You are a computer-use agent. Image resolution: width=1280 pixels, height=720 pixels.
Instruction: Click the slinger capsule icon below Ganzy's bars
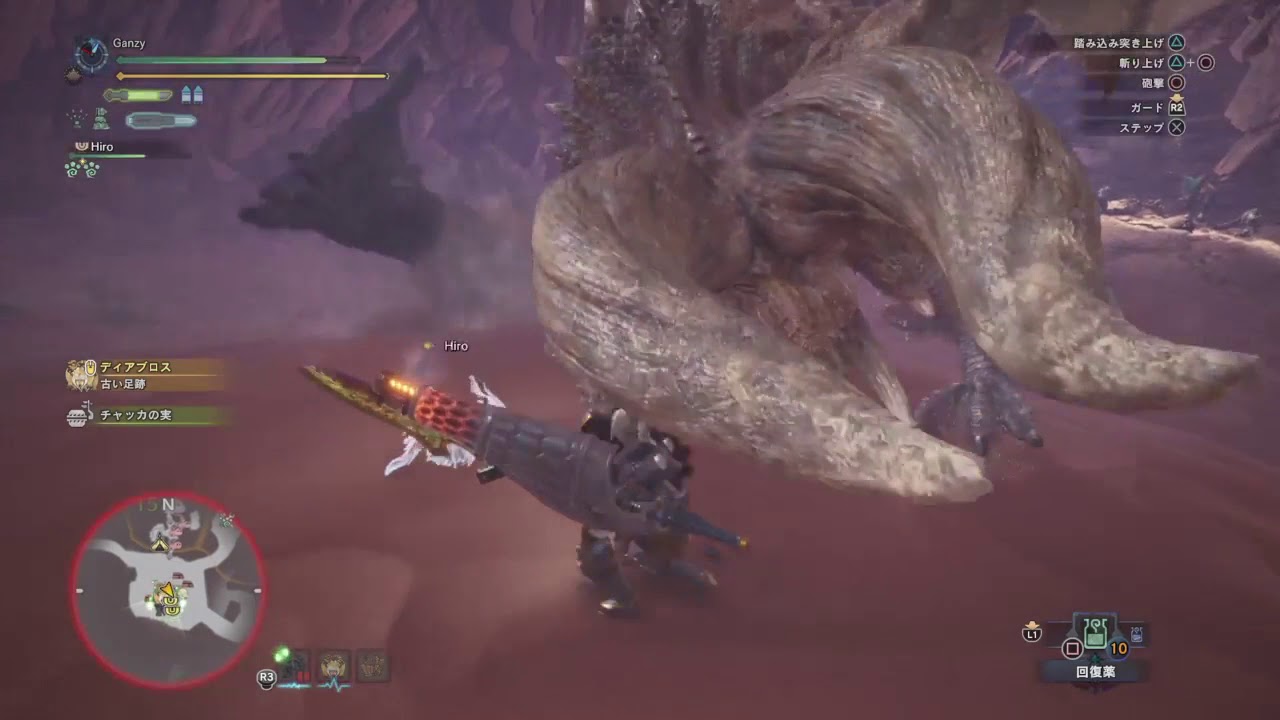tap(160, 120)
